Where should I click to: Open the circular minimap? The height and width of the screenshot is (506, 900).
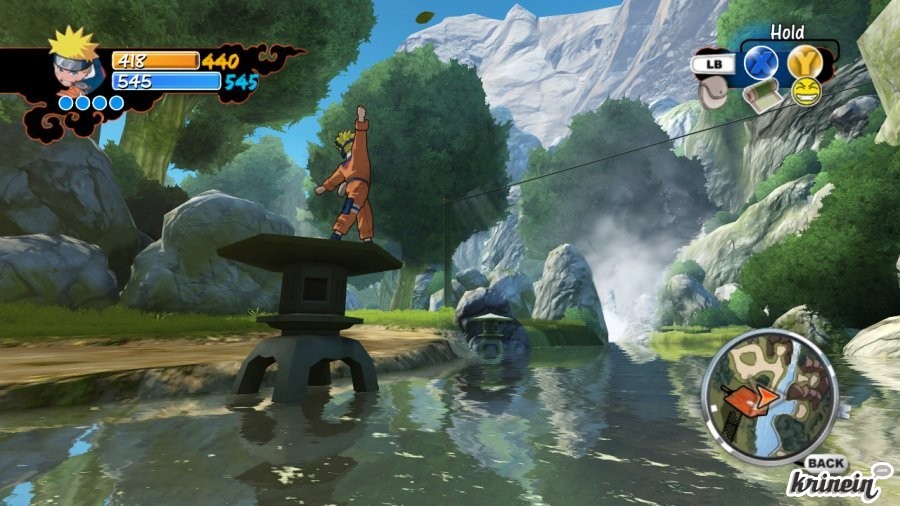click(768, 394)
